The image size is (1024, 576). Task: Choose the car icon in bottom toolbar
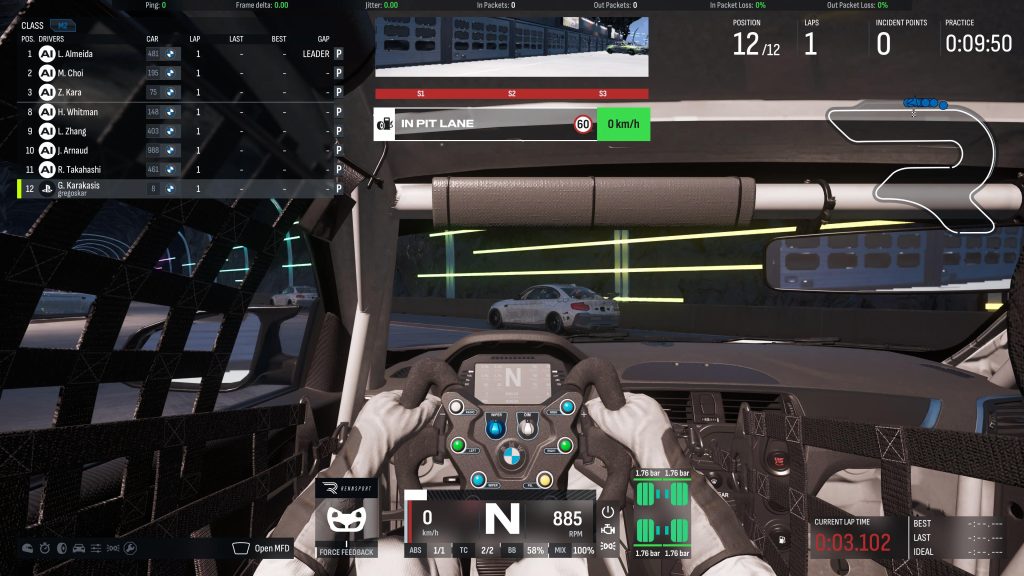pyautogui.click(x=78, y=548)
